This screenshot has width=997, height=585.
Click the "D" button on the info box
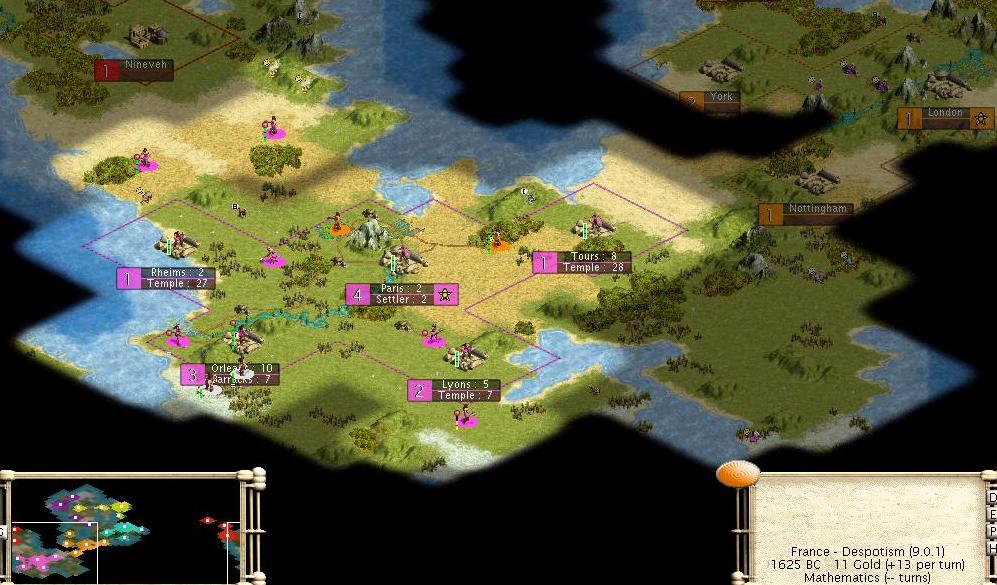[991, 498]
